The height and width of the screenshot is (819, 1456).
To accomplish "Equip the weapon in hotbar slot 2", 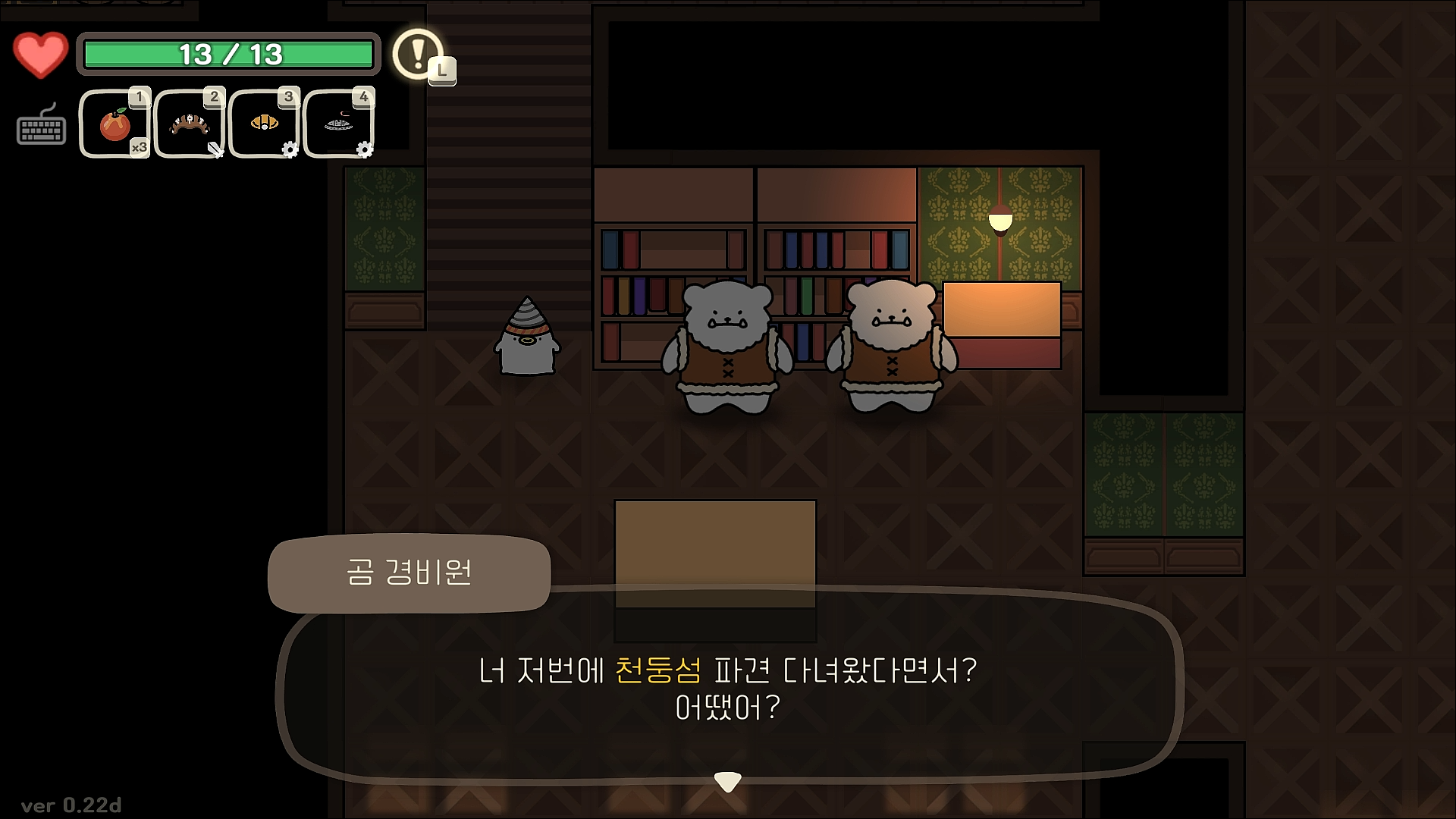I will [x=188, y=123].
